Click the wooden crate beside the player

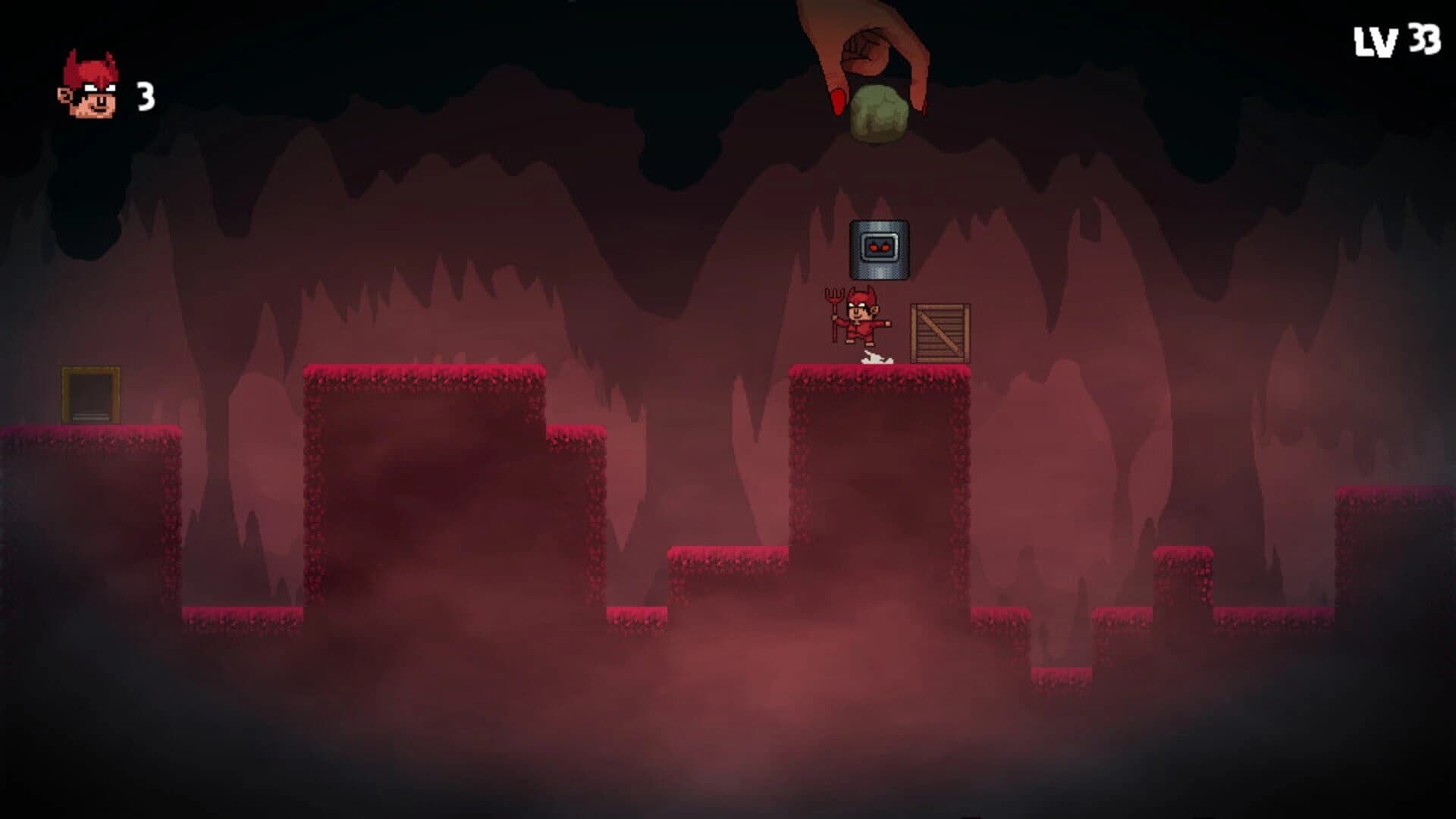(940, 334)
